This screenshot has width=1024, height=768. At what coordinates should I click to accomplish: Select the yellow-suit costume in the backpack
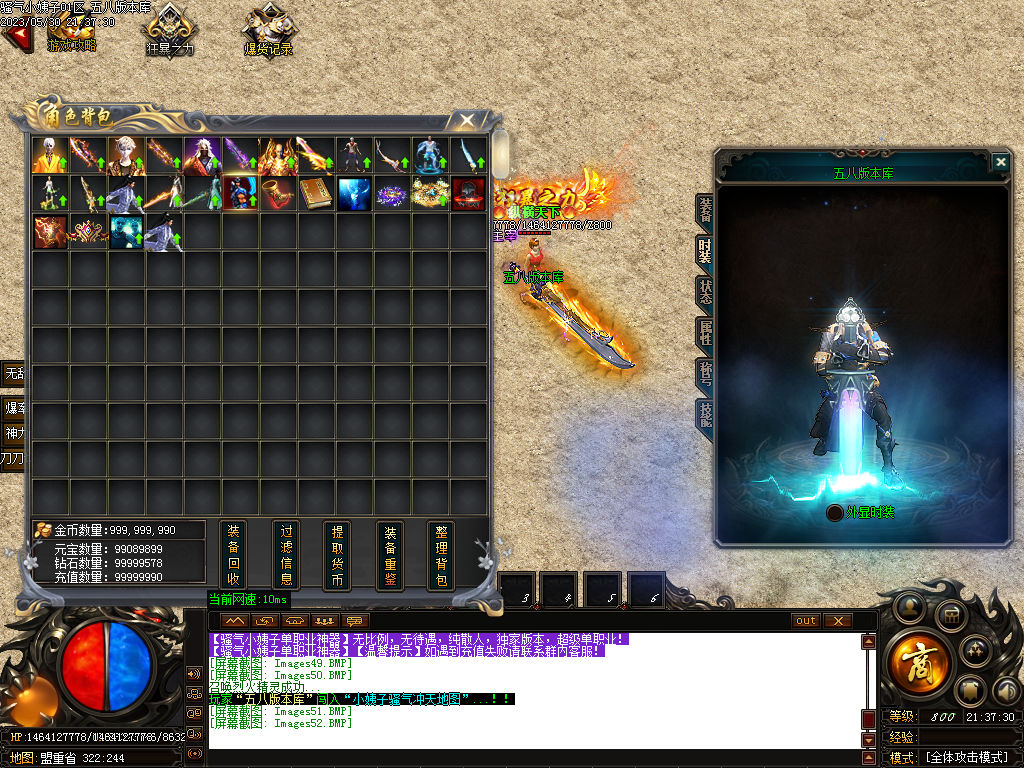pyautogui.click(x=50, y=155)
